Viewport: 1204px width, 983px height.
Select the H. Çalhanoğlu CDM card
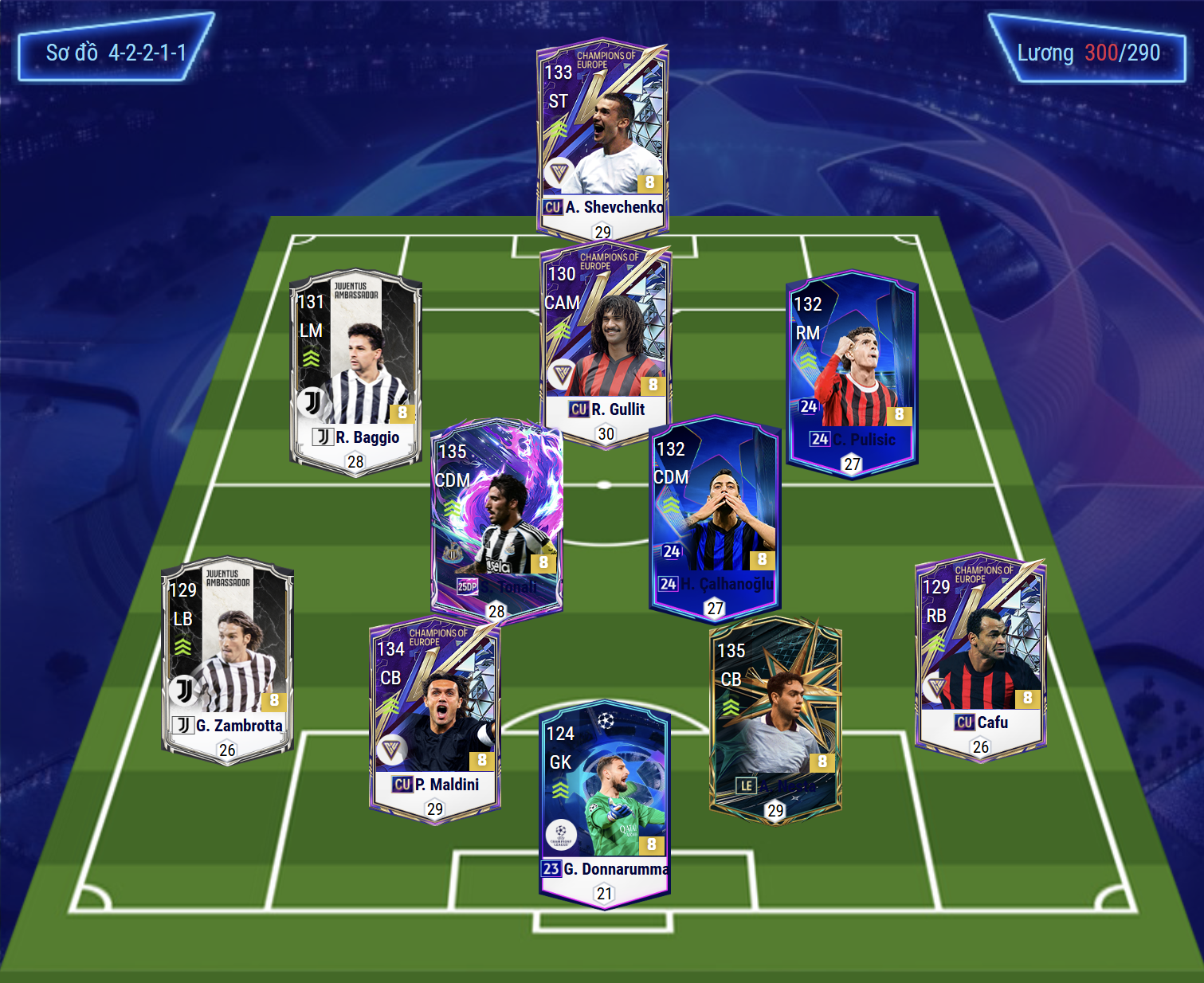[715, 516]
